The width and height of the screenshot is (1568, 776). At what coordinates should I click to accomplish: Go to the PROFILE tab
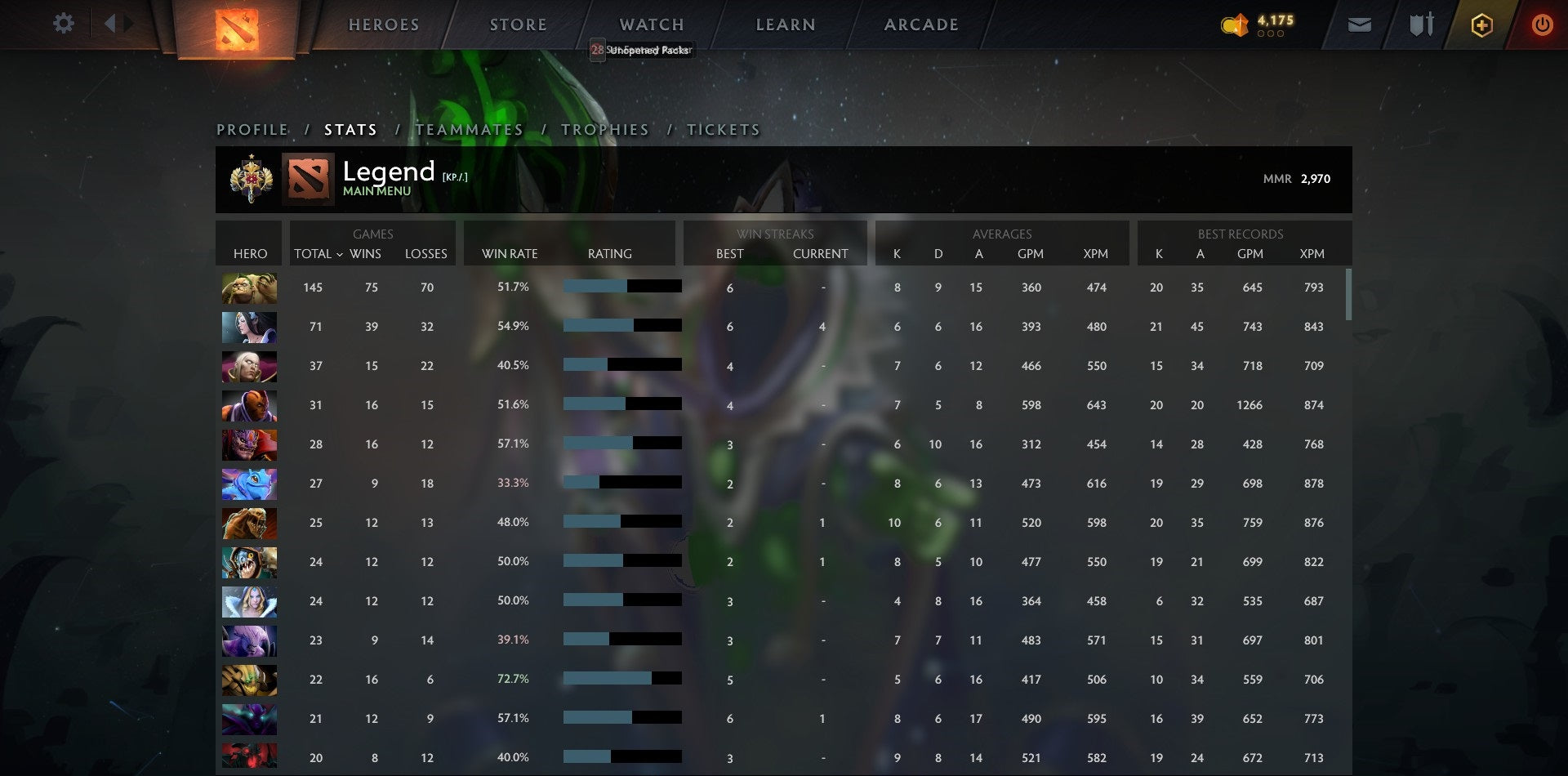click(x=252, y=129)
